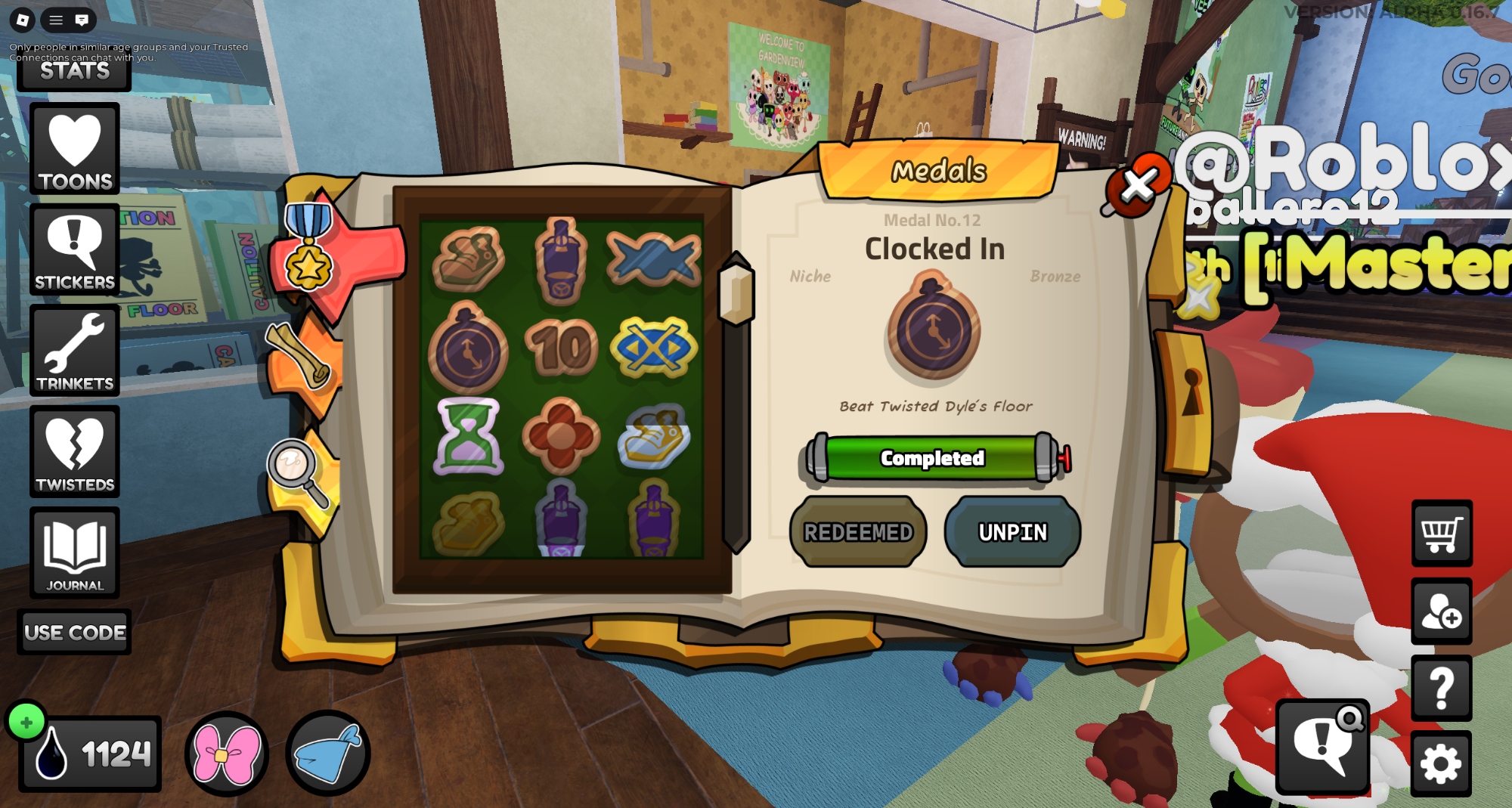Screen dimensions: 1512x808
Task: Open the Stats panel
Action: point(74,73)
